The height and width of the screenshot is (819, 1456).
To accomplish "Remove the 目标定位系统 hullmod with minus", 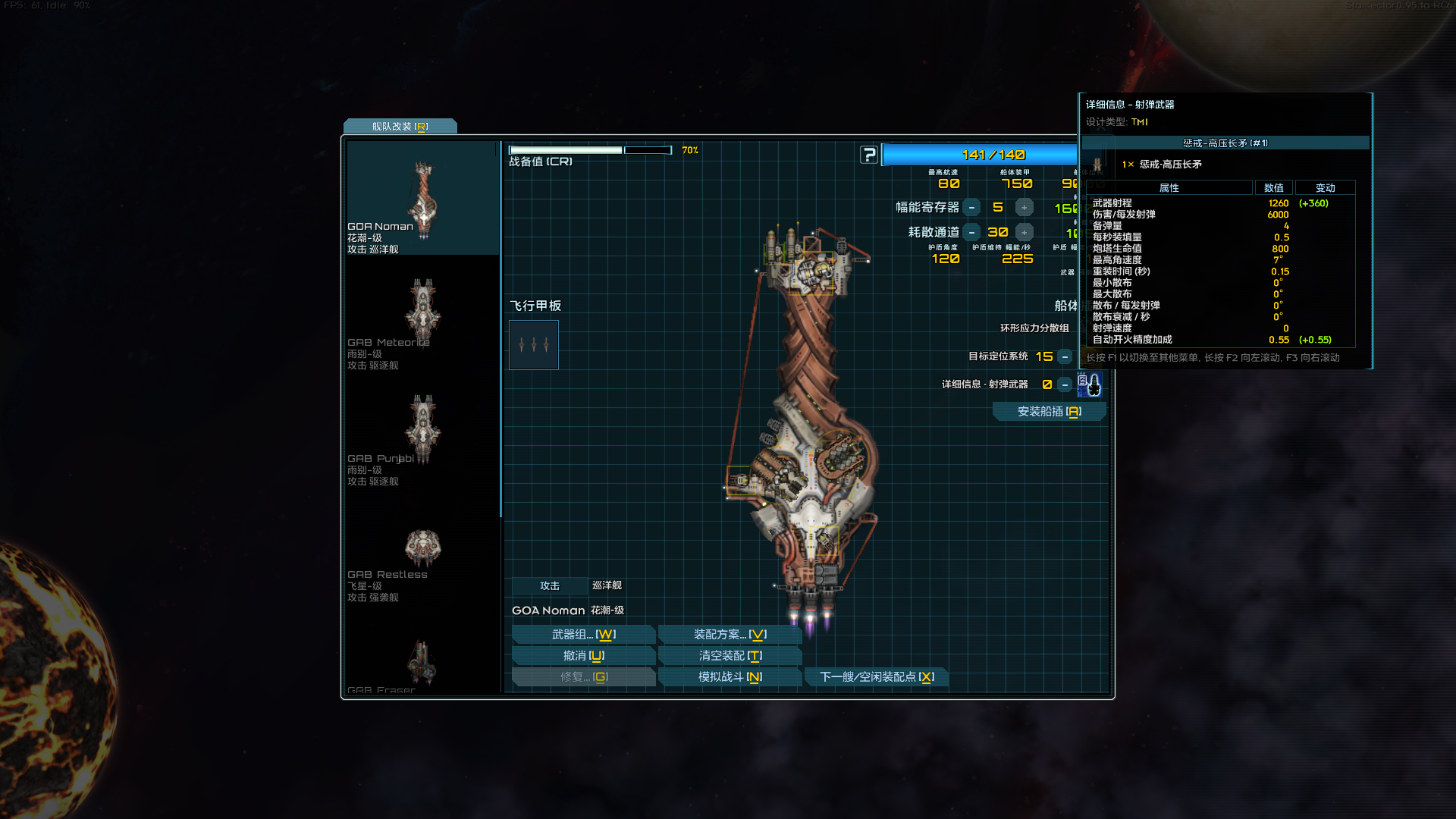I will pos(1065,357).
